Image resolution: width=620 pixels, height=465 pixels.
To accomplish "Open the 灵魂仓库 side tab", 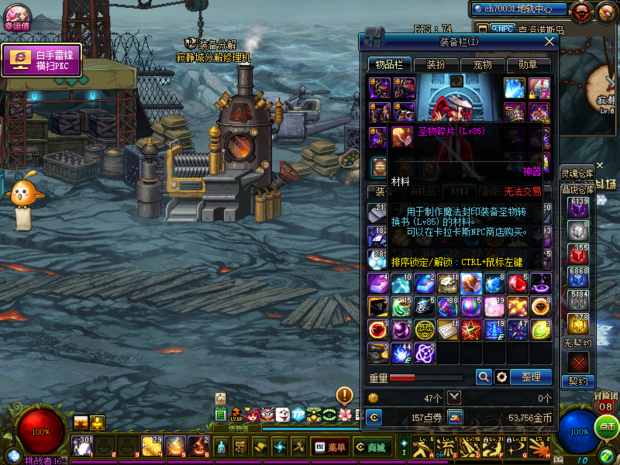I will 577,174.
